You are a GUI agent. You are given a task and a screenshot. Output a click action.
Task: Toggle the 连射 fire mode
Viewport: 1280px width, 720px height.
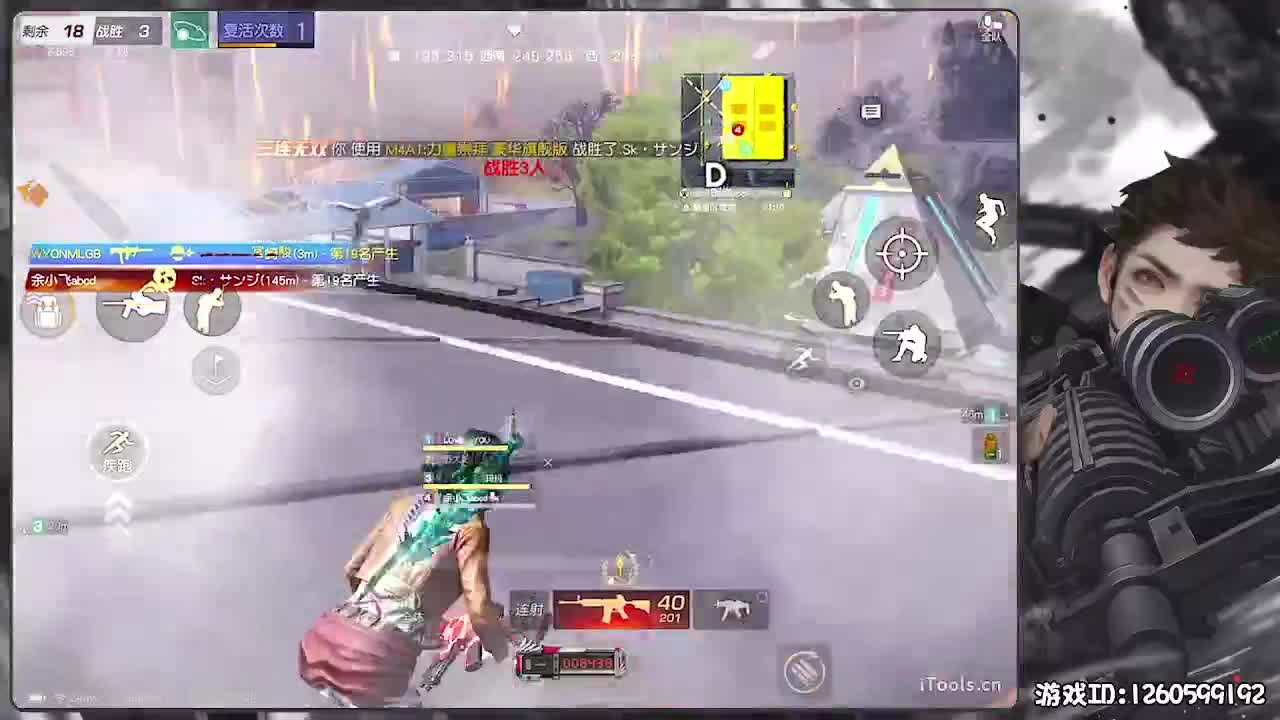tap(529, 610)
